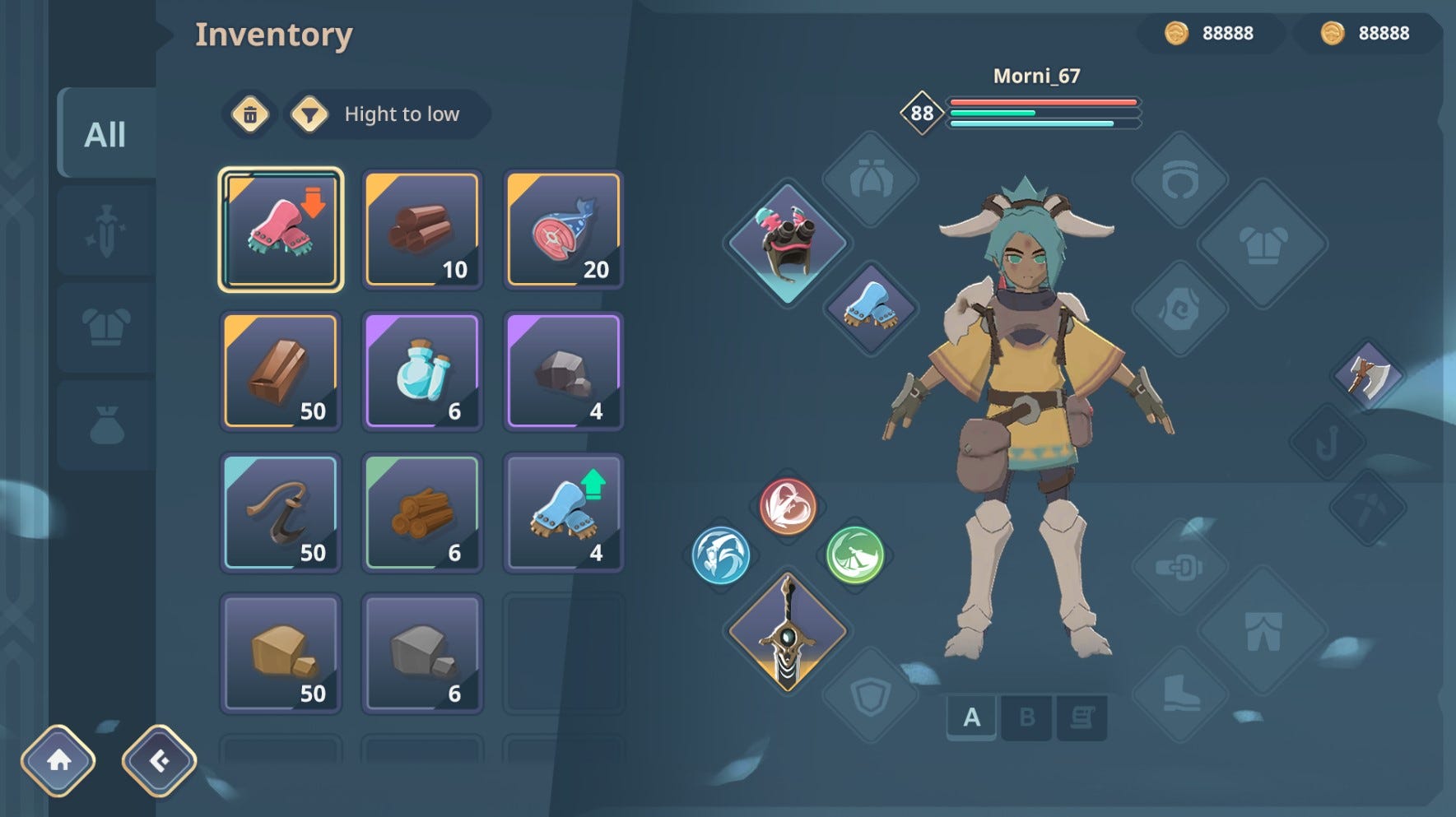This screenshot has height=817, width=1456.
Task: Pick the copper ingot stack of 50
Action: (x=281, y=371)
